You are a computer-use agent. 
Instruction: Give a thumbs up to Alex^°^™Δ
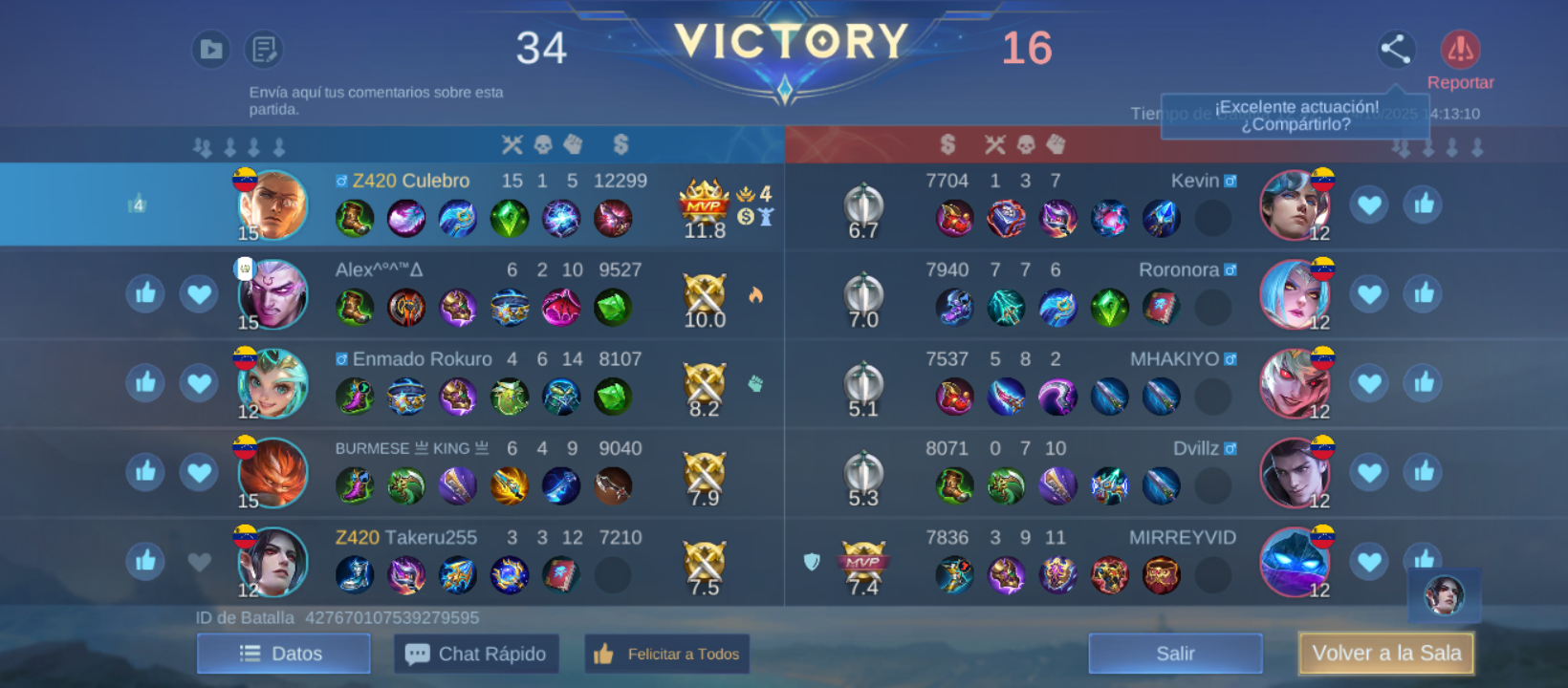[145, 293]
